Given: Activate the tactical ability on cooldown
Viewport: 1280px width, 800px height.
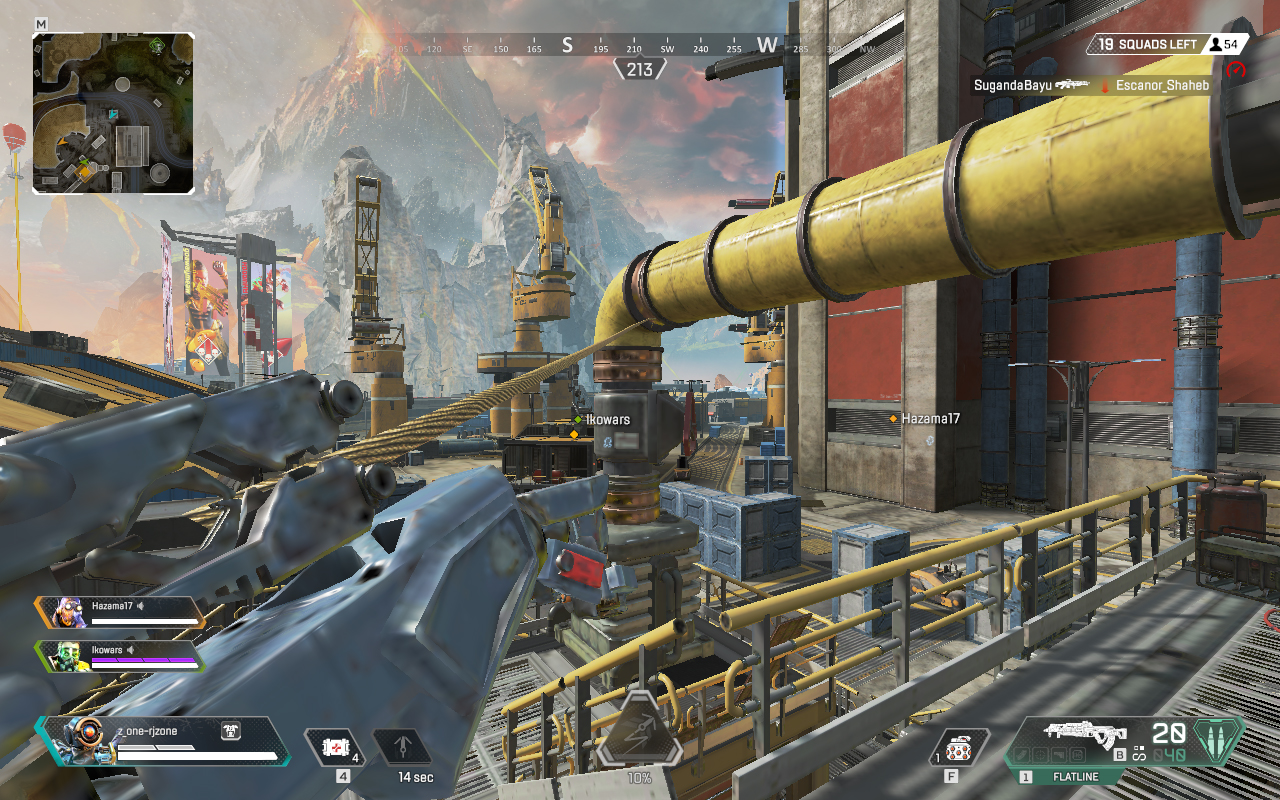Looking at the screenshot, I should pos(403,747).
